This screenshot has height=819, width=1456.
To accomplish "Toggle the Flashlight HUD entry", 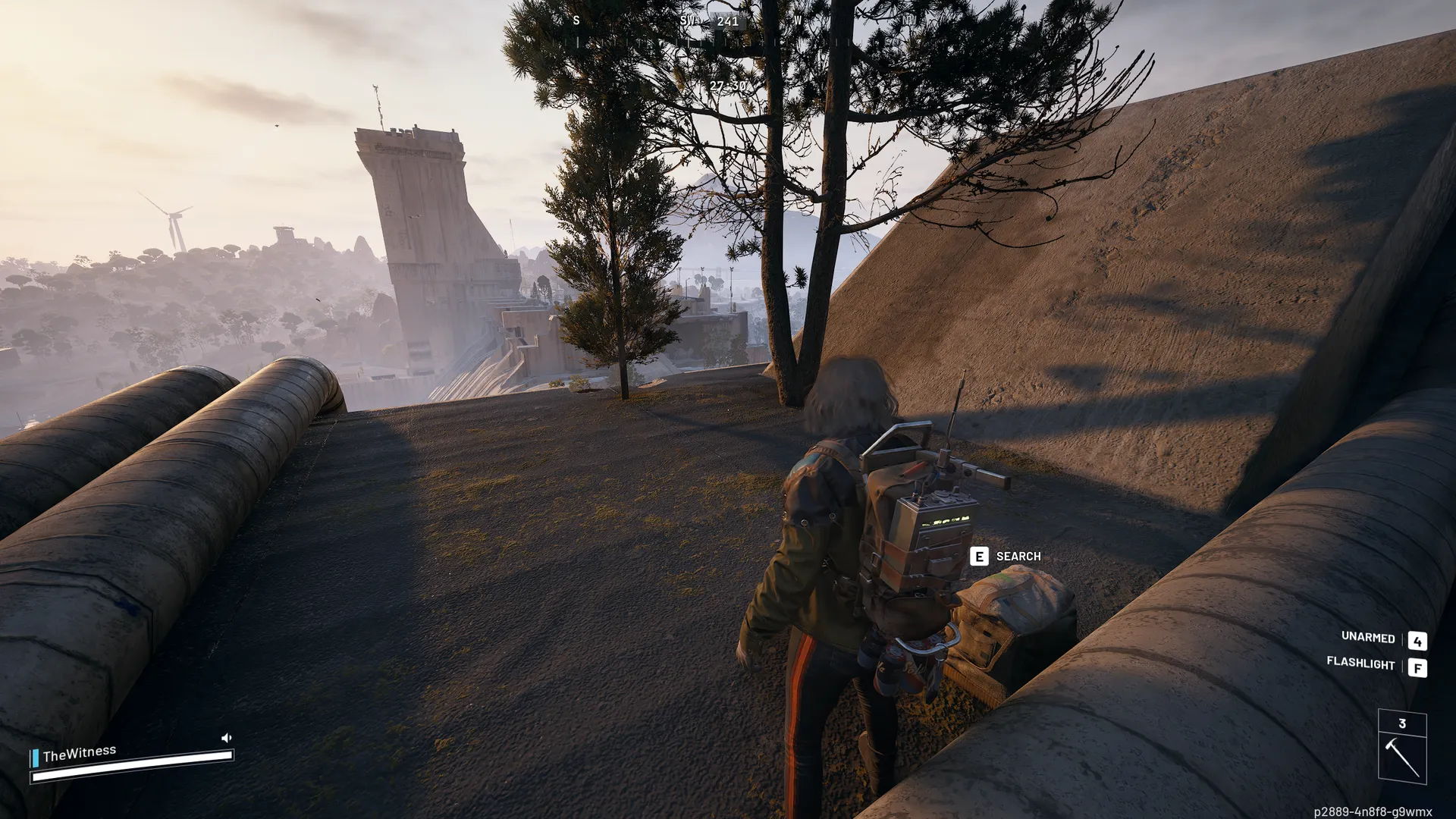I will [x=1360, y=664].
